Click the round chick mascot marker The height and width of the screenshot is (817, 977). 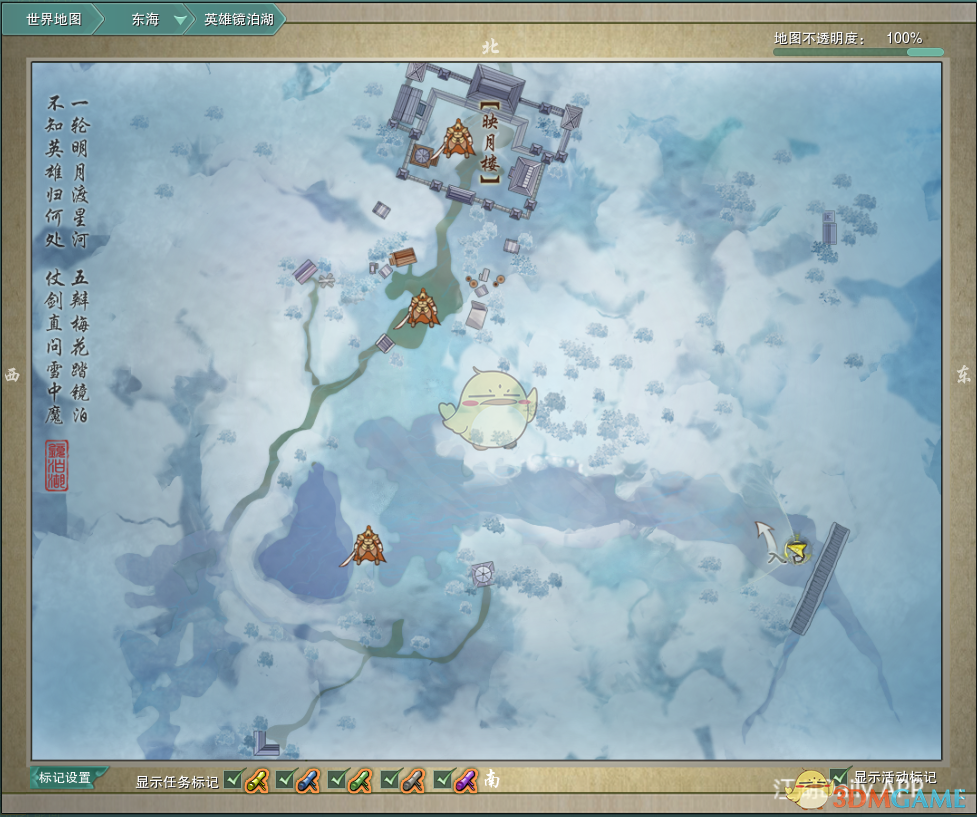487,407
